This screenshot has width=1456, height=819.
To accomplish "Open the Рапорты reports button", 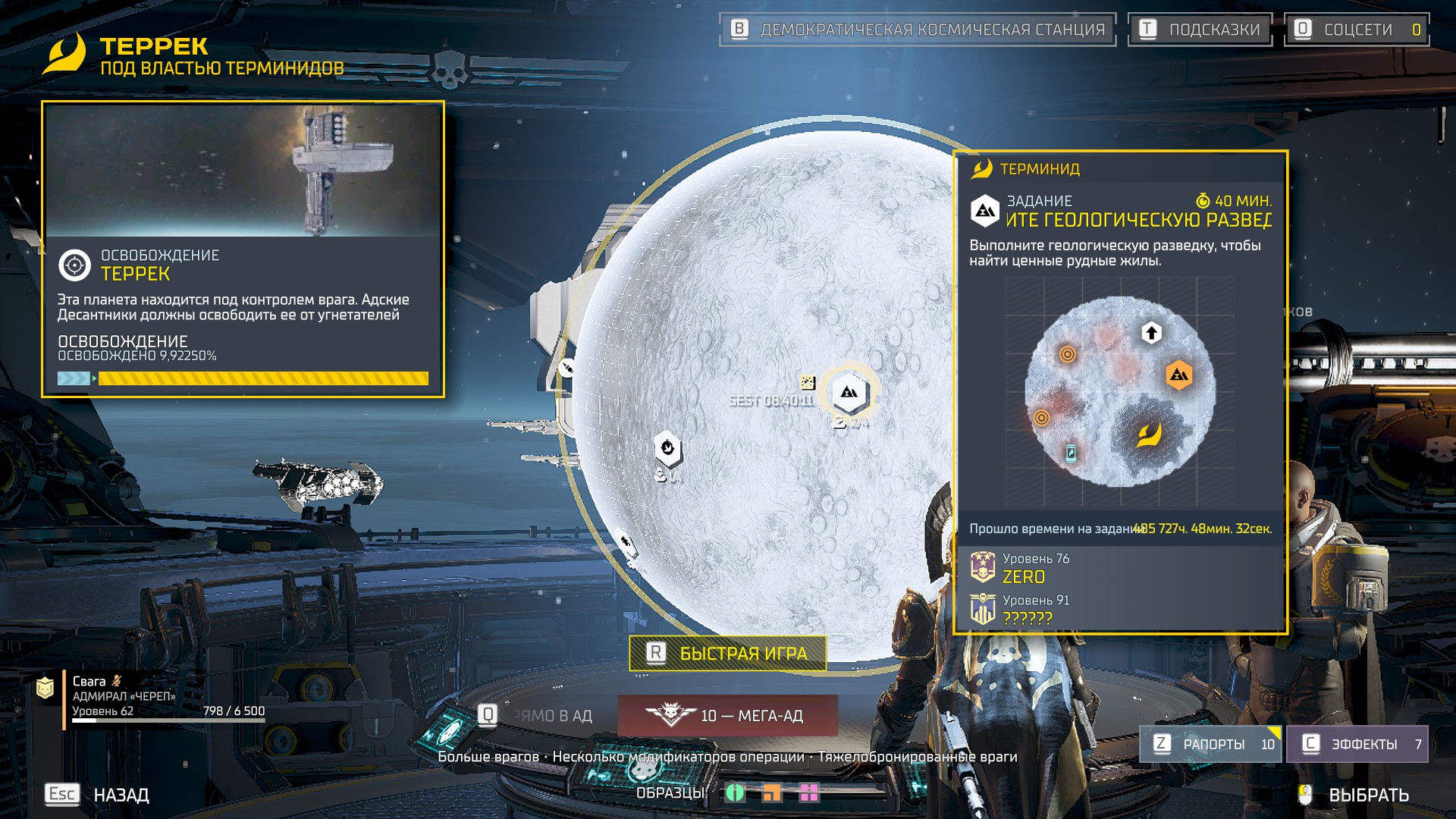I will (x=1210, y=744).
